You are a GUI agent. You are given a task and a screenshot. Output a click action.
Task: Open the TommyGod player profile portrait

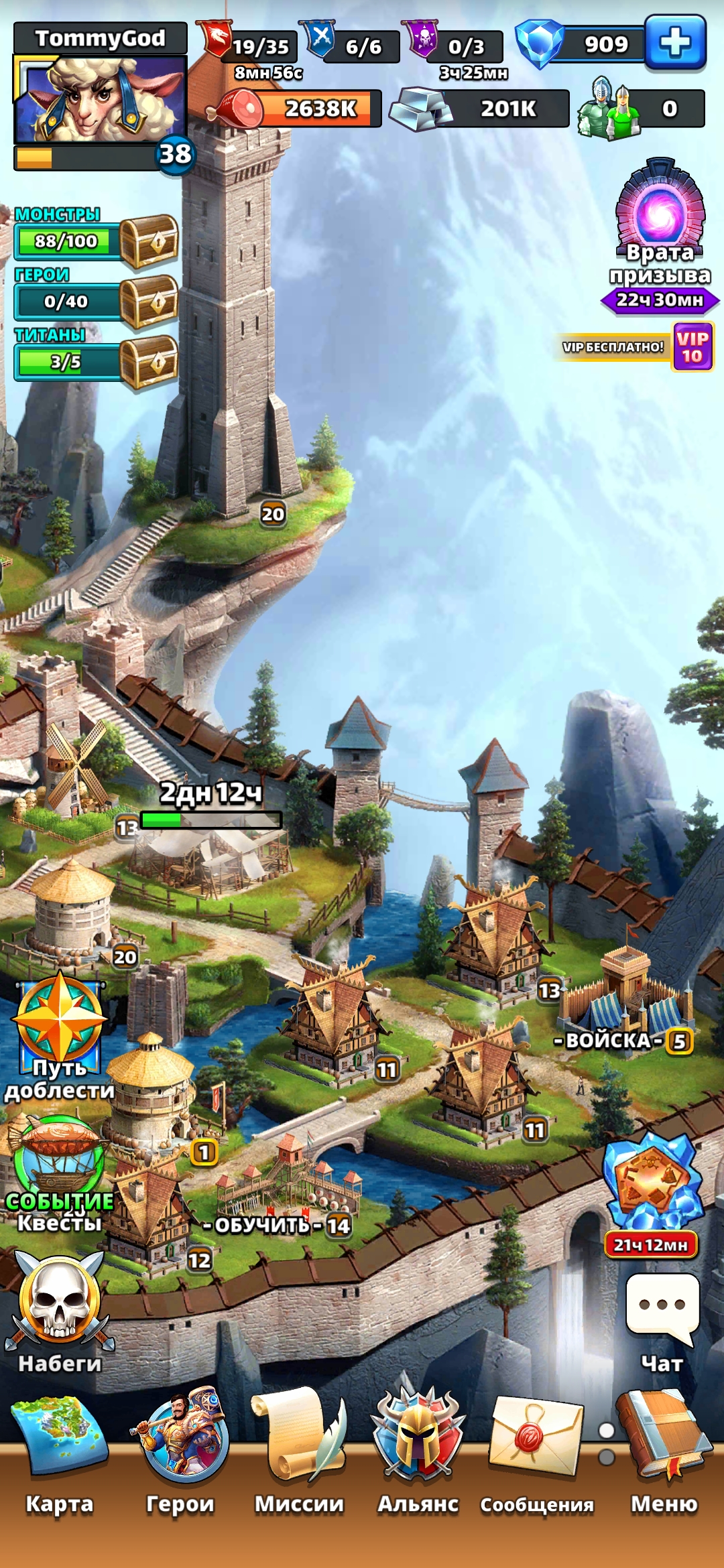101,99
